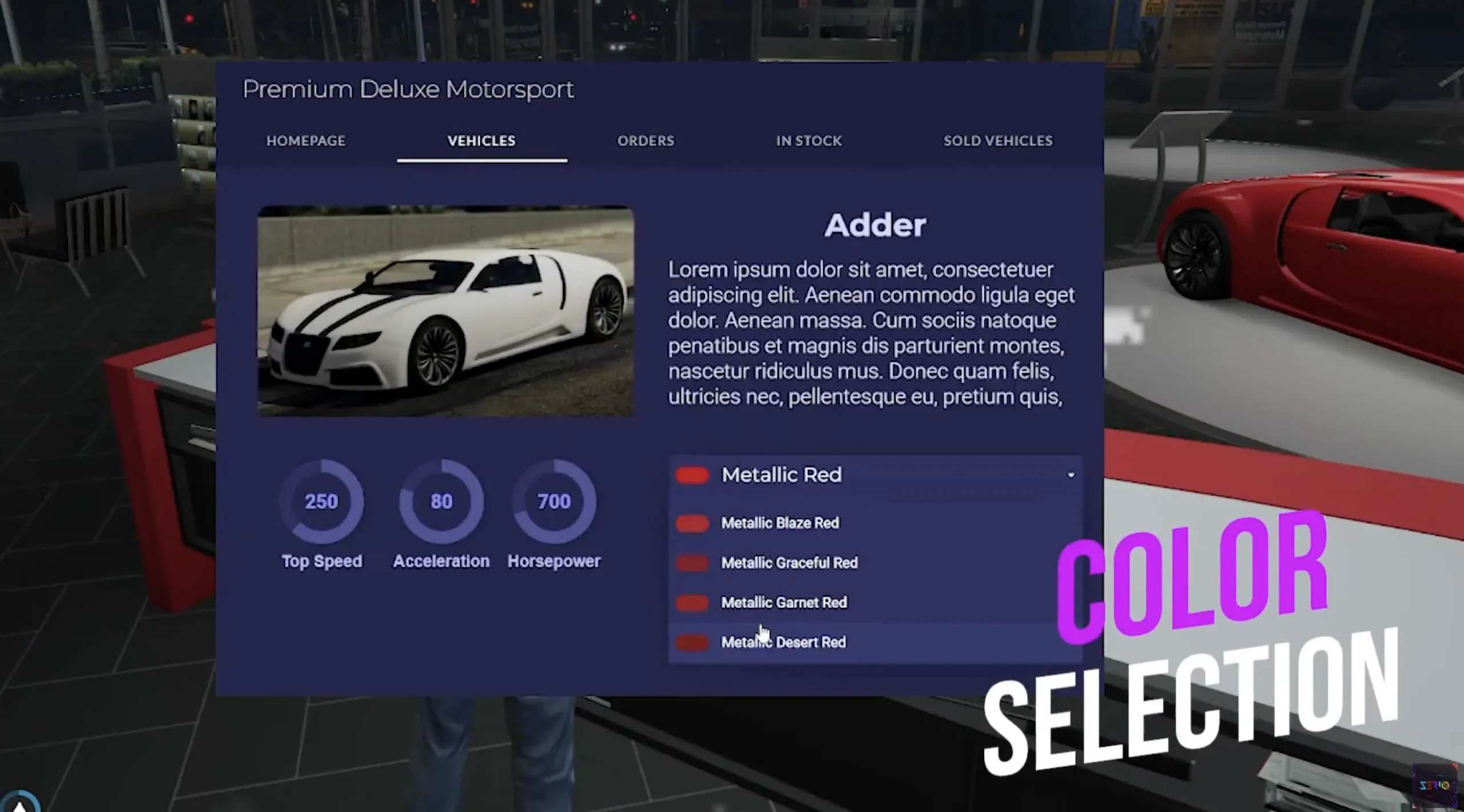This screenshot has height=812, width=1464.
Task: Click the red swatch beside Metallic Blaze Red
Action: [x=692, y=523]
